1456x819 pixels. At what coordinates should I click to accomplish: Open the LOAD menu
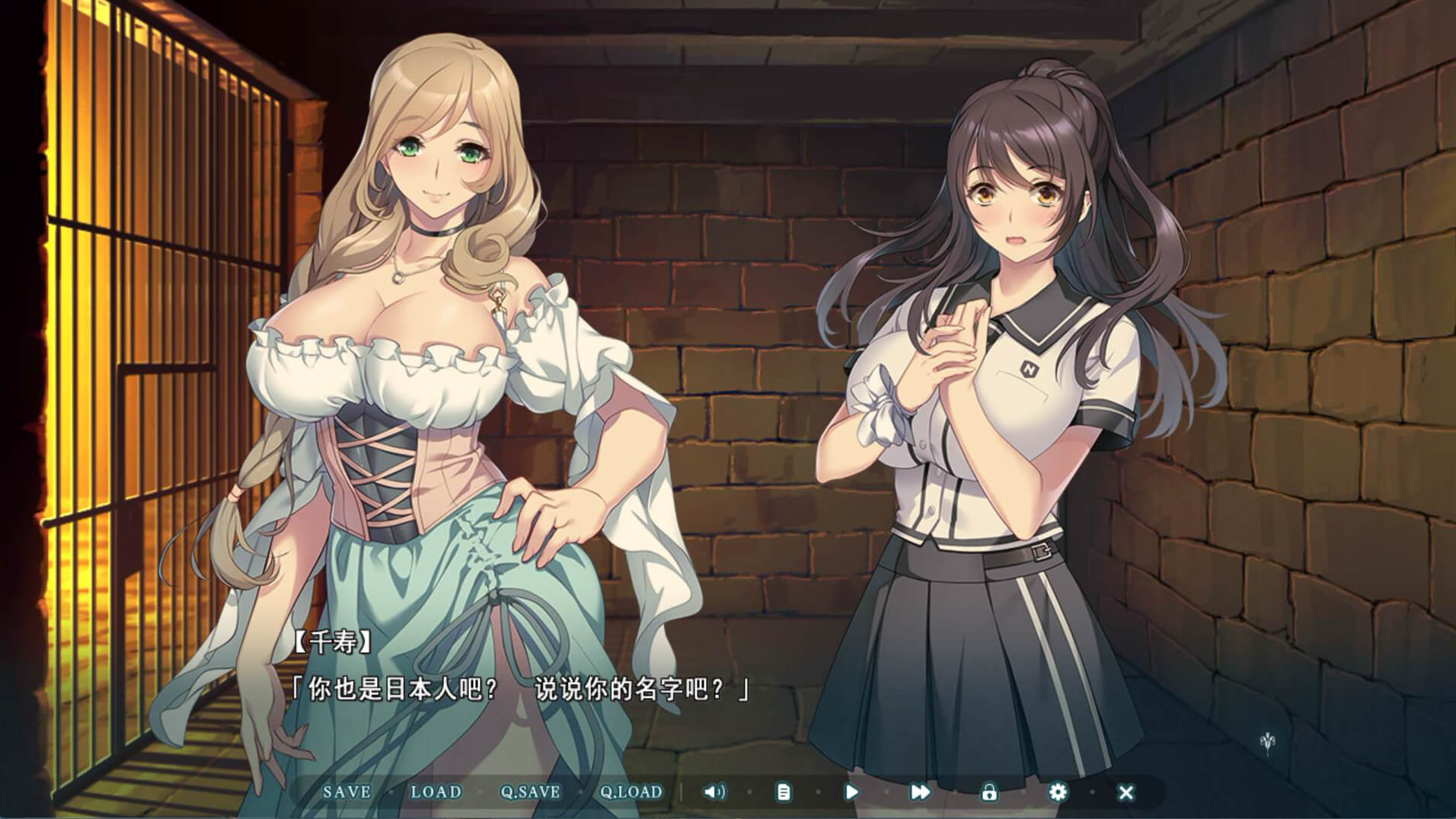pos(436,792)
